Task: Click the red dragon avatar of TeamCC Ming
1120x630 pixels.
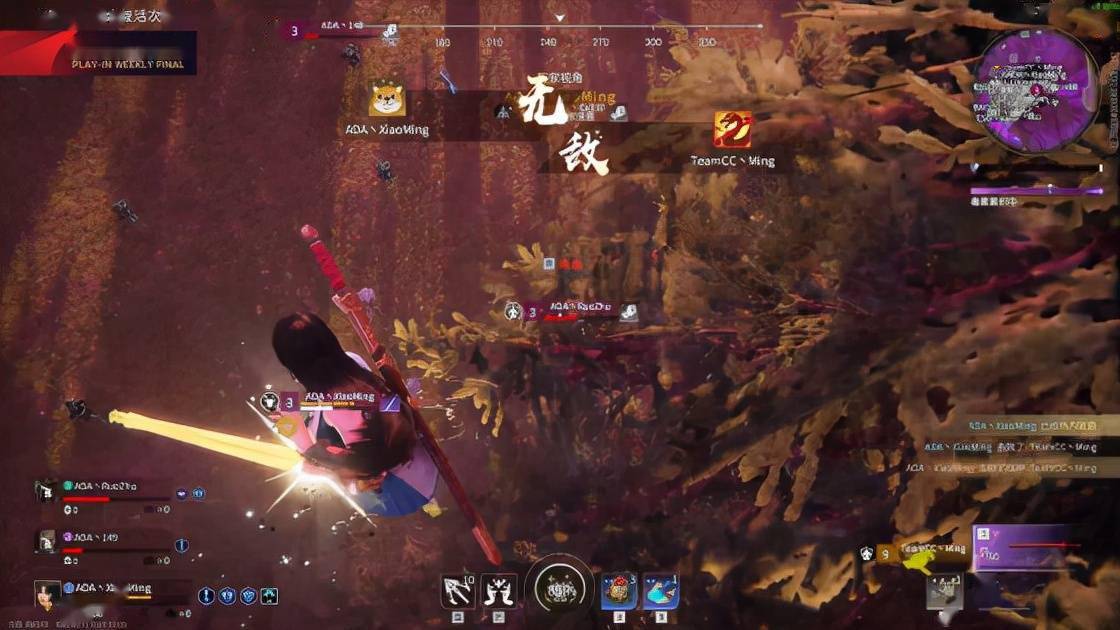Action: click(x=732, y=129)
